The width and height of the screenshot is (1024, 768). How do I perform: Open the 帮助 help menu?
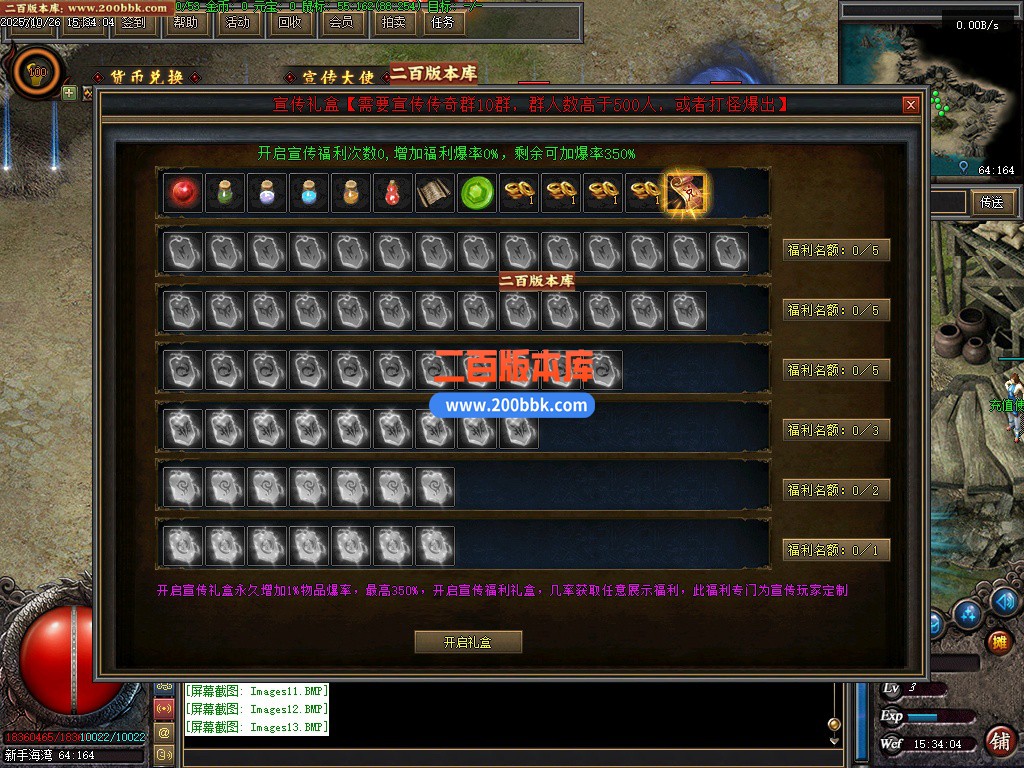tap(185, 22)
